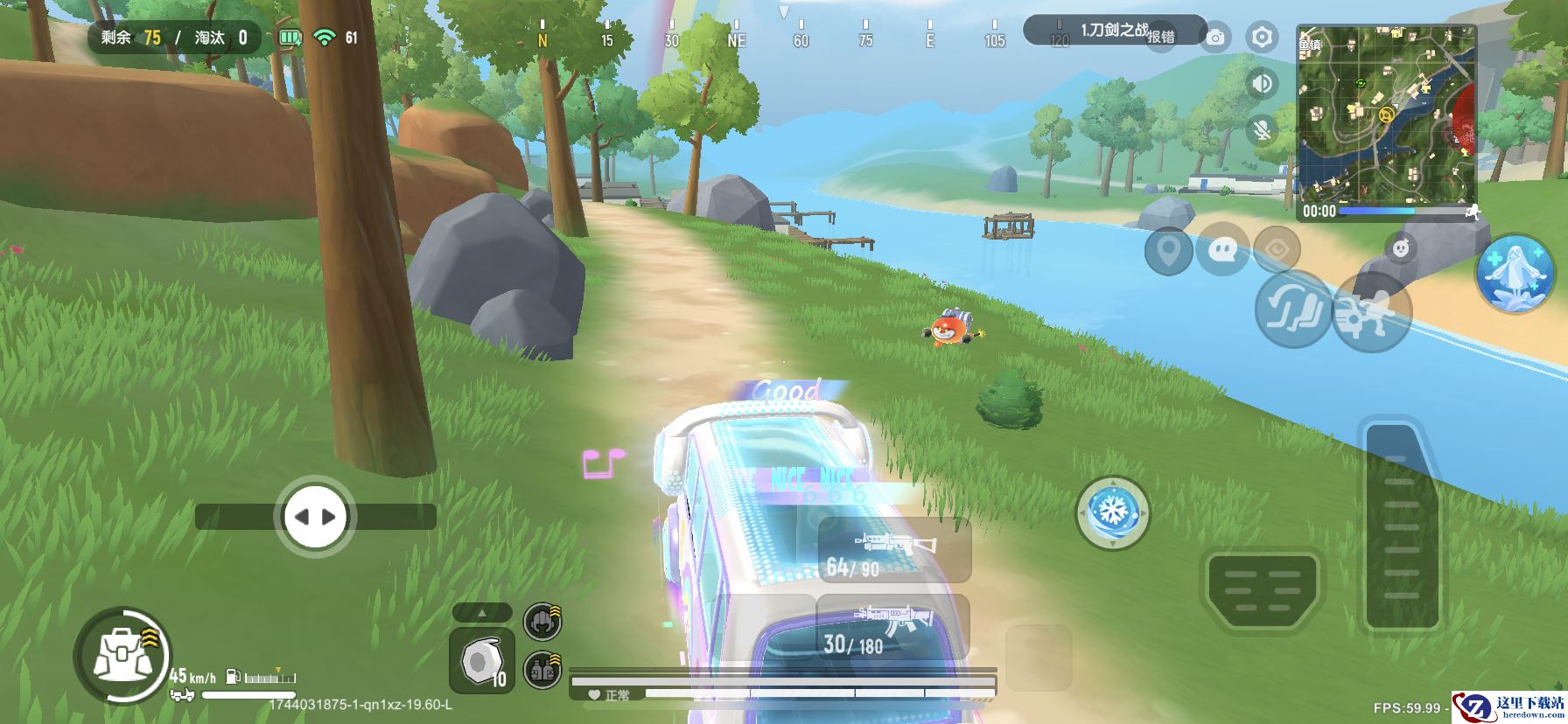Toggle the speaker sound button
Image resolution: width=1568 pixels, height=724 pixels.
coord(1262,83)
